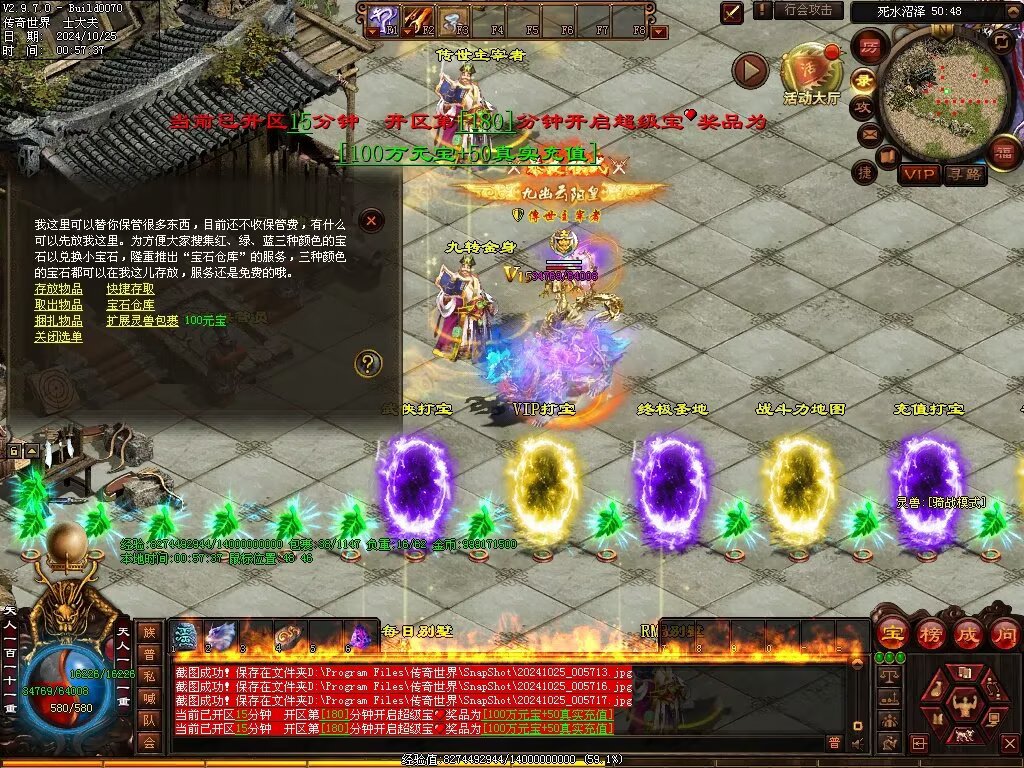The image size is (1024, 768).
Task: Click the 快捷存取 quick storage link
Action: click(x=131, y=289)
